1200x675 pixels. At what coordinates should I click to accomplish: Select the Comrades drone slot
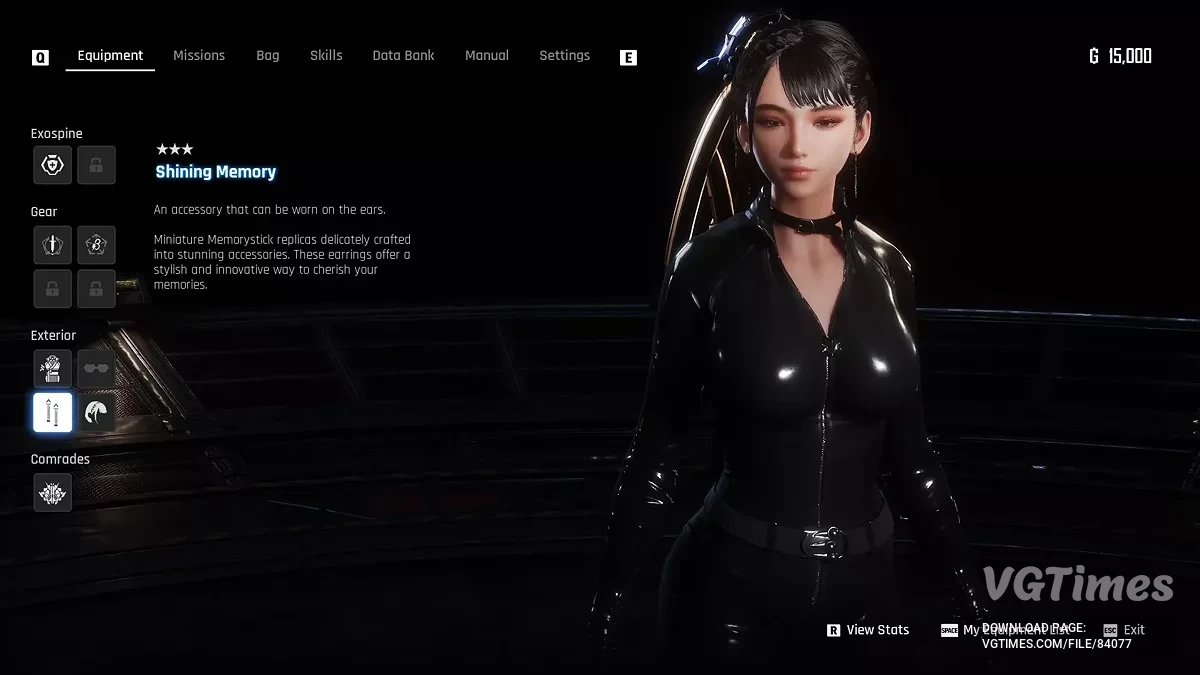[x=53, y=492]
